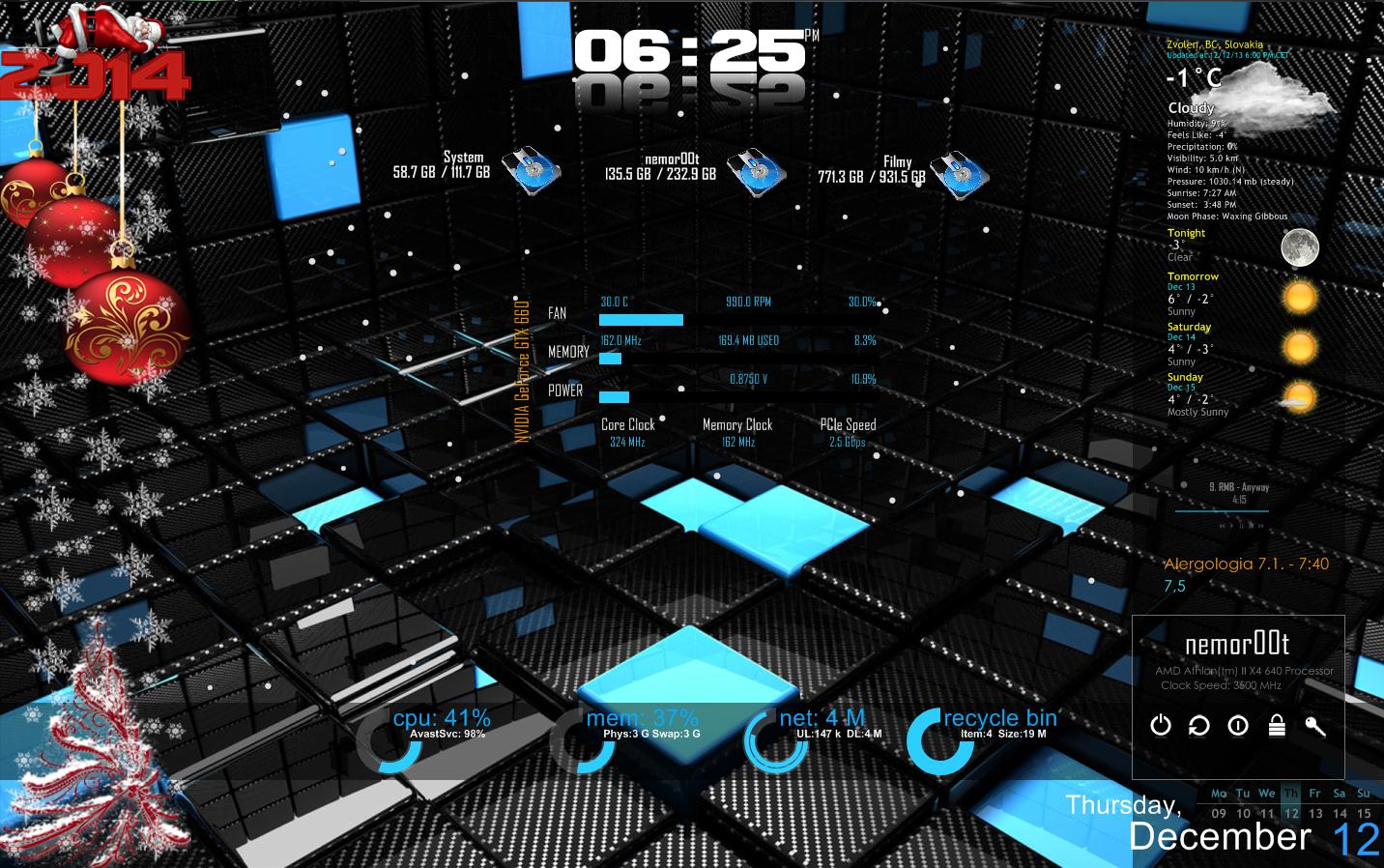Screen dimensions: 1384x868
Task: Click the nemor00t drive floppy icon
Action: (x=755, y=172)
